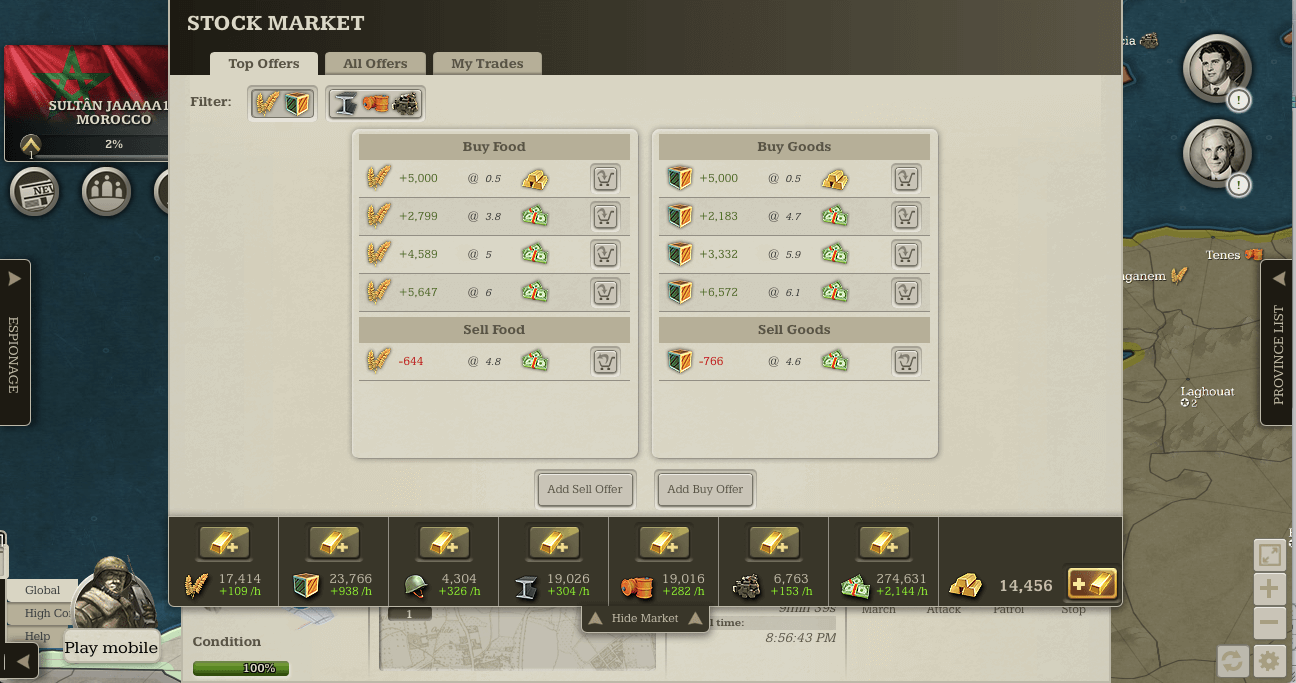The image size is (1296, 683).
Task: Click Add Sell Offer
Action: [585, 489]
